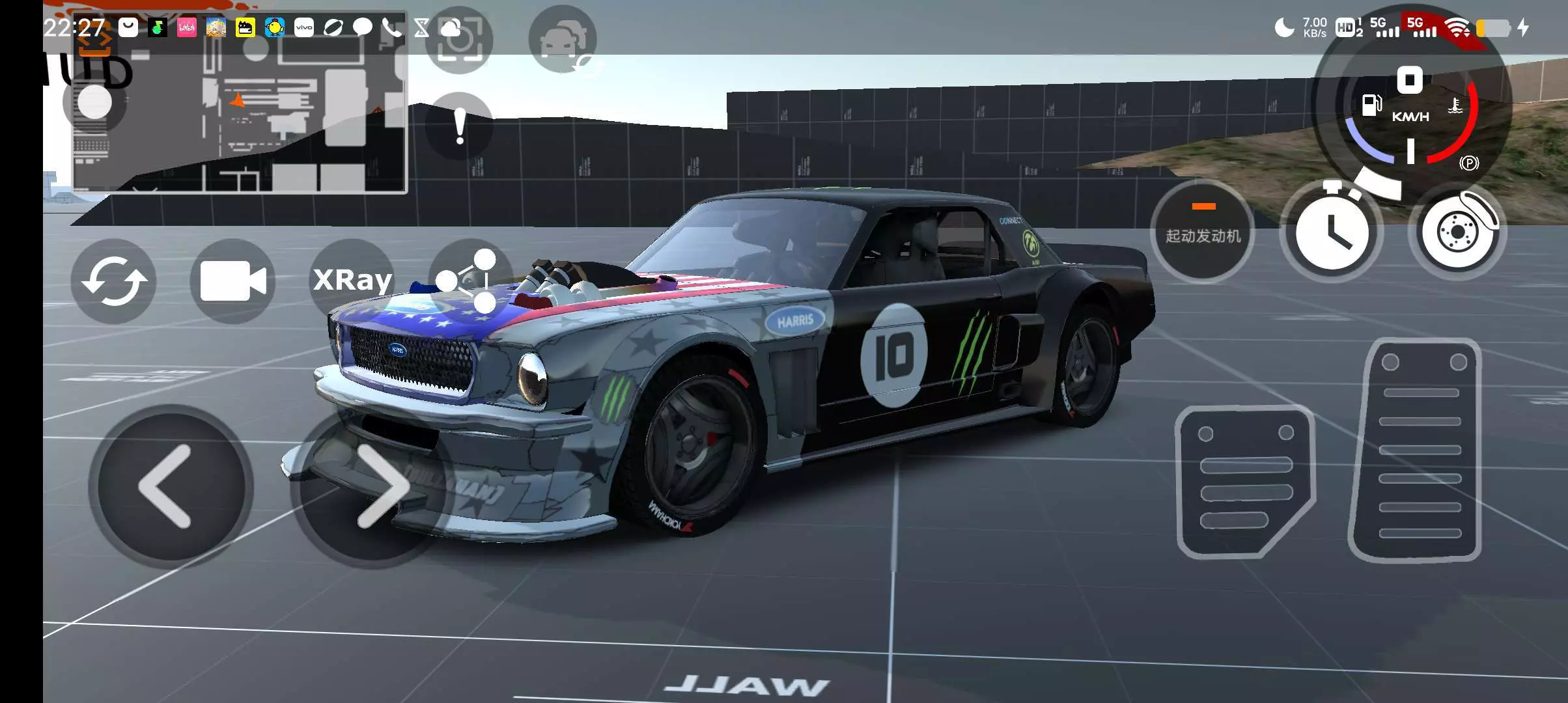Viewport: 1568px width, 703px height.
Task: Steer left with the left arrow button
Action: tap(171, 486)
